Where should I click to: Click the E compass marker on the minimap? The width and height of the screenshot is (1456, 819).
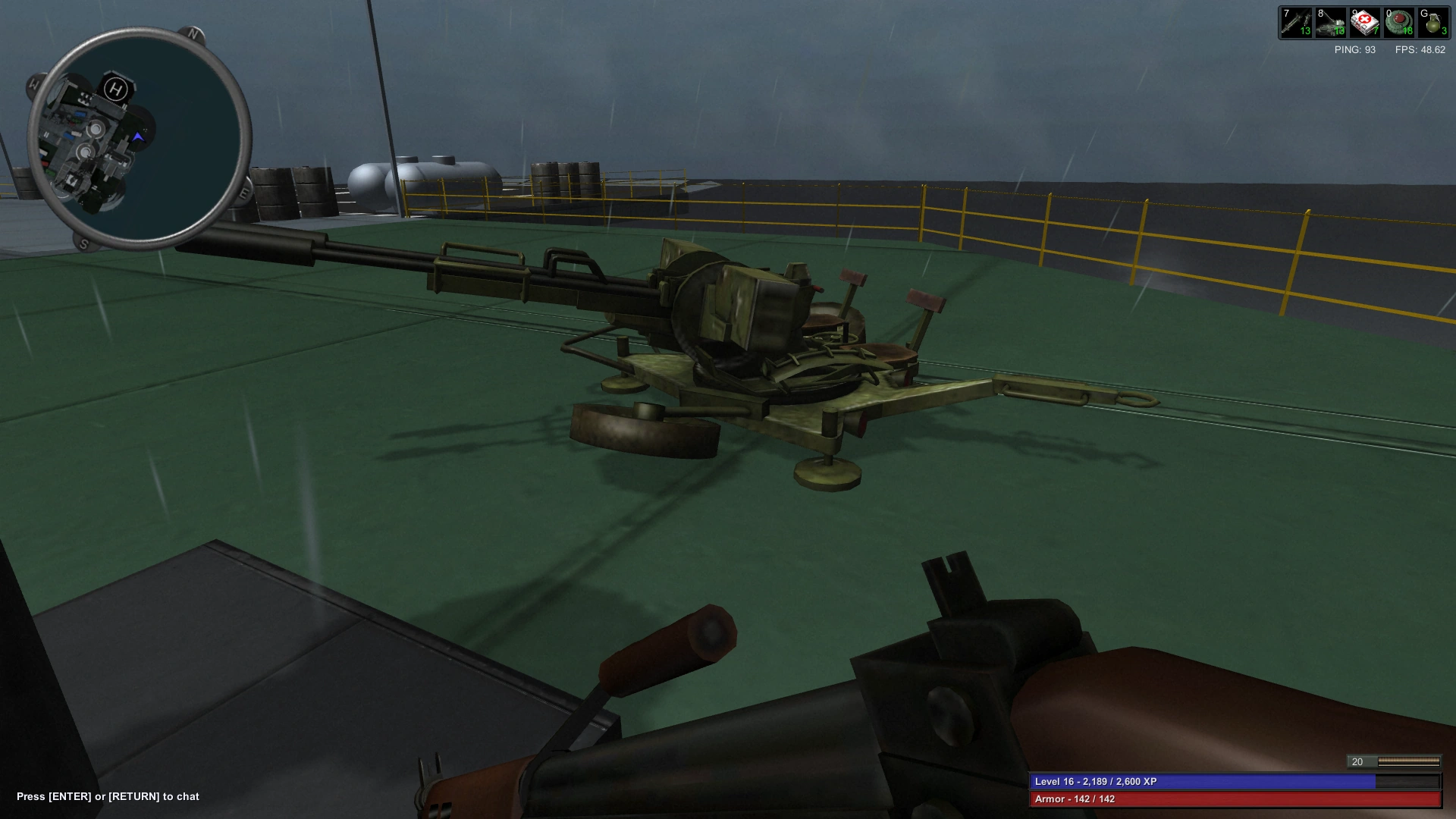click(x=243, y=193)
